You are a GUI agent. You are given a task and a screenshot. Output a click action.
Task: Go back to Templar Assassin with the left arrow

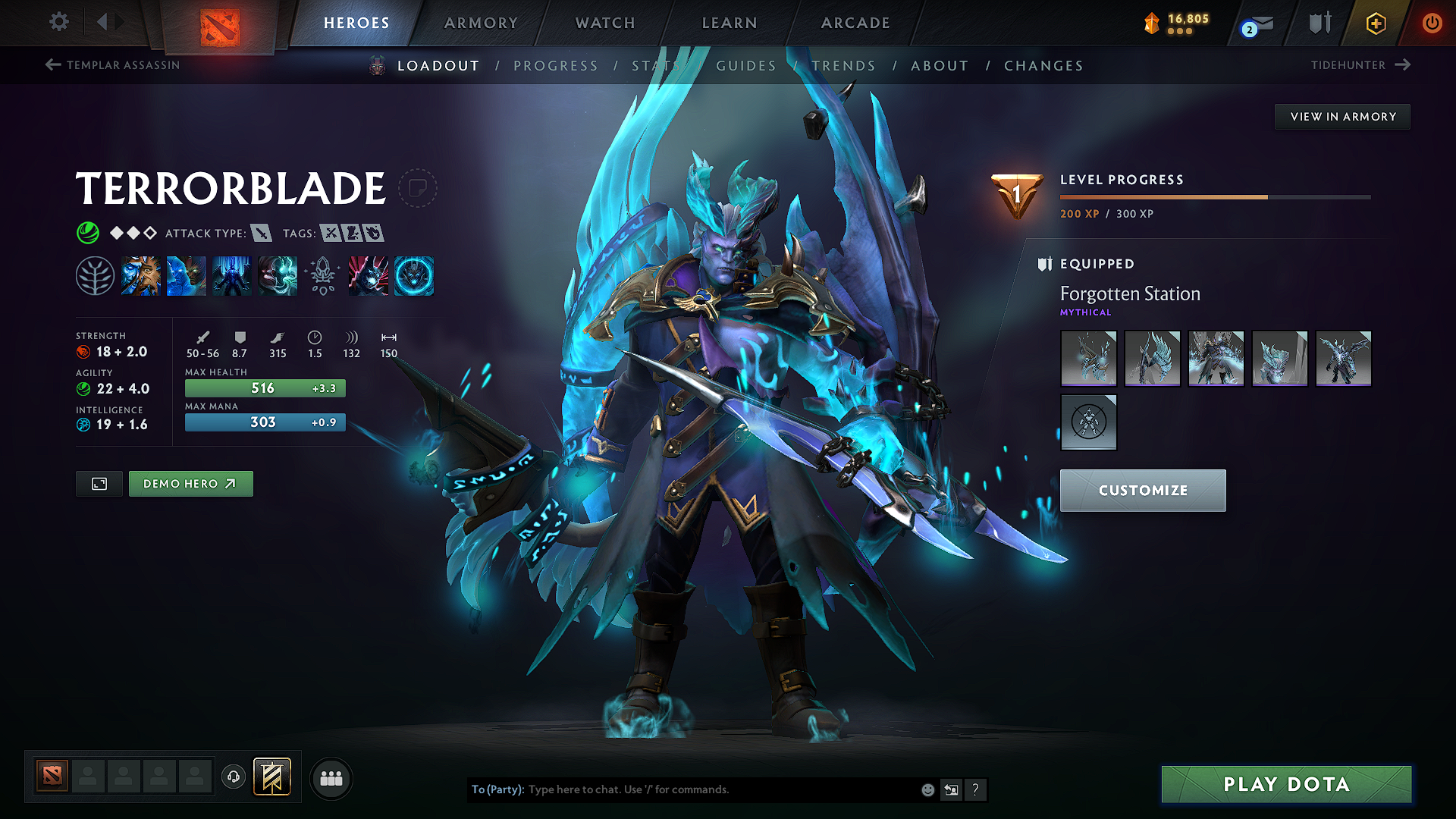(x=52, y=65)
